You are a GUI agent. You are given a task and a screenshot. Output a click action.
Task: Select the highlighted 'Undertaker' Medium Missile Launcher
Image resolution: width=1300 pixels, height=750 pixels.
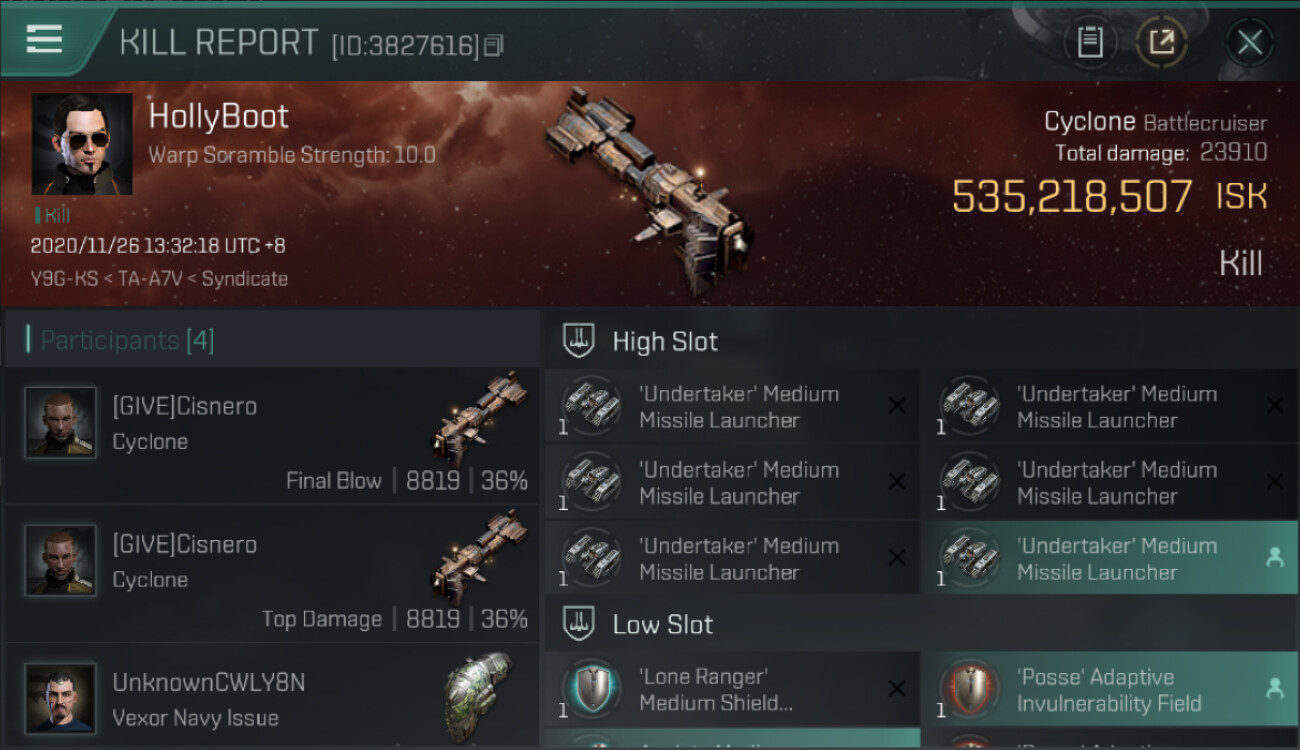coord(1110,558)
